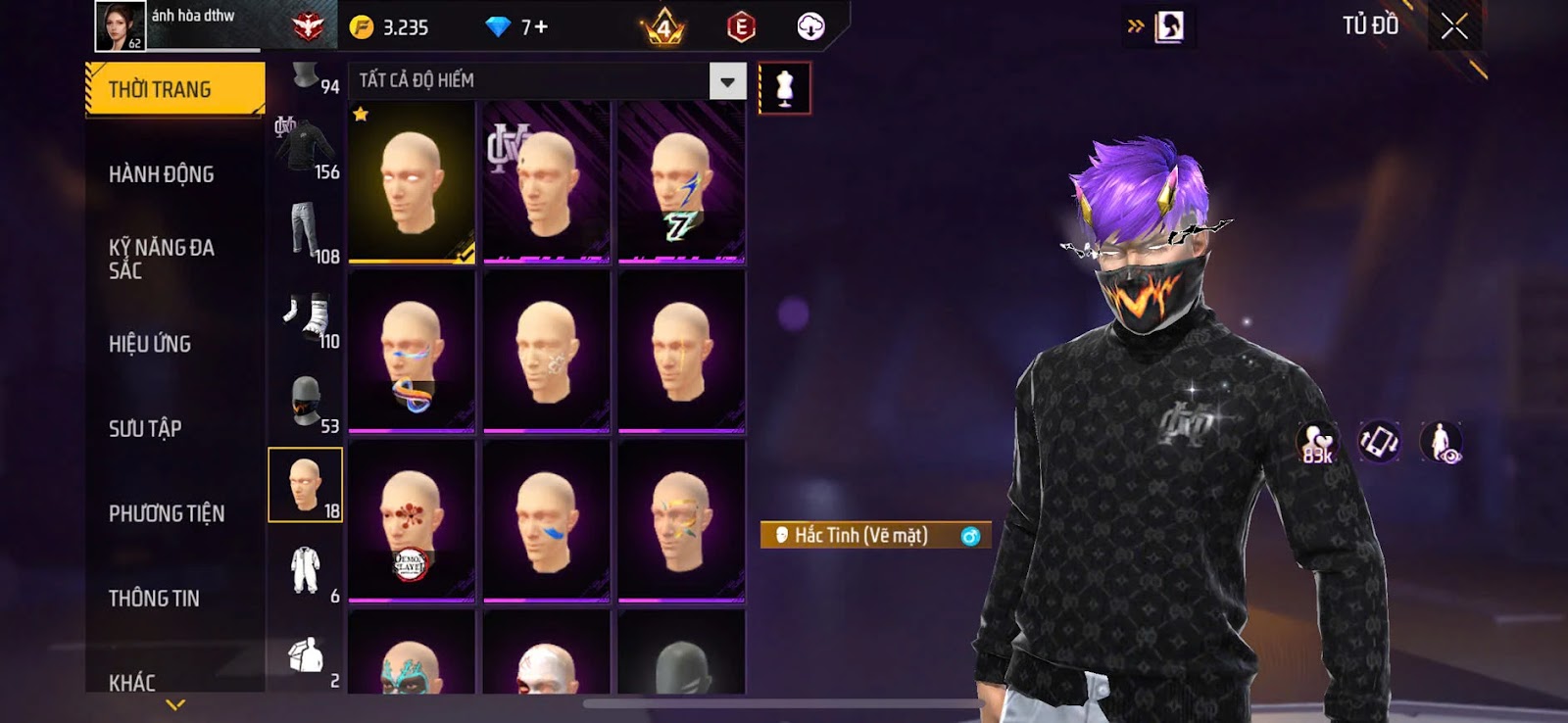Close the wardrobe with the X button
Image resolution: width=1568 pixels, height=723 pixels.
tap(1454, 26)
